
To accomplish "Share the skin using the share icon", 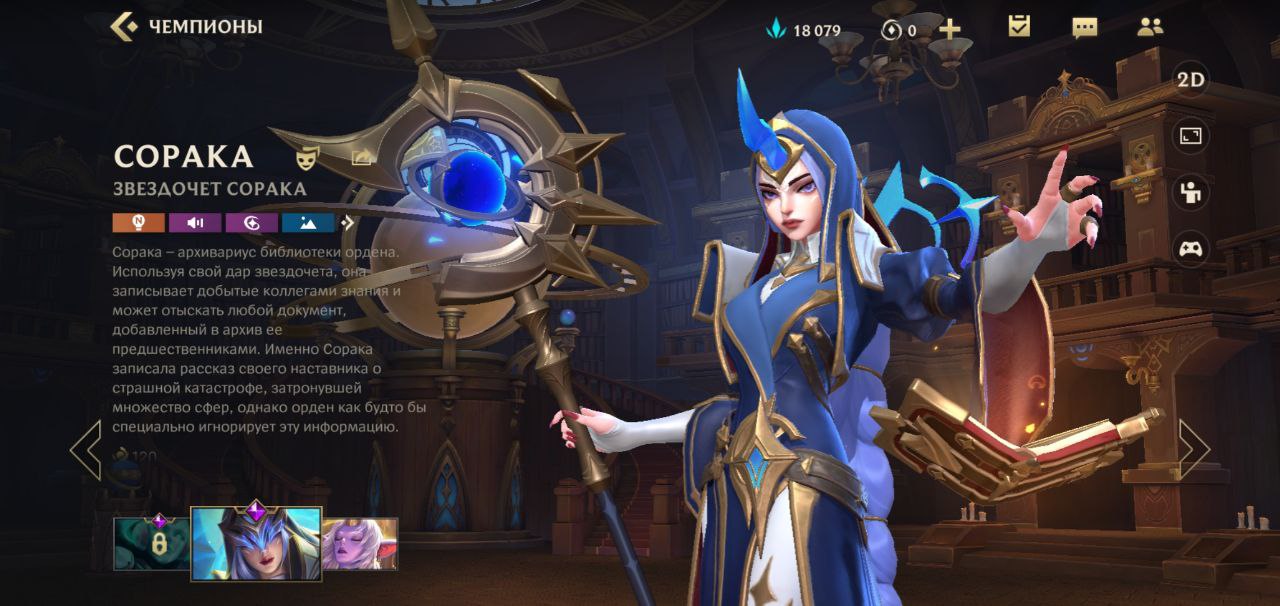I will tap(362, 157).
